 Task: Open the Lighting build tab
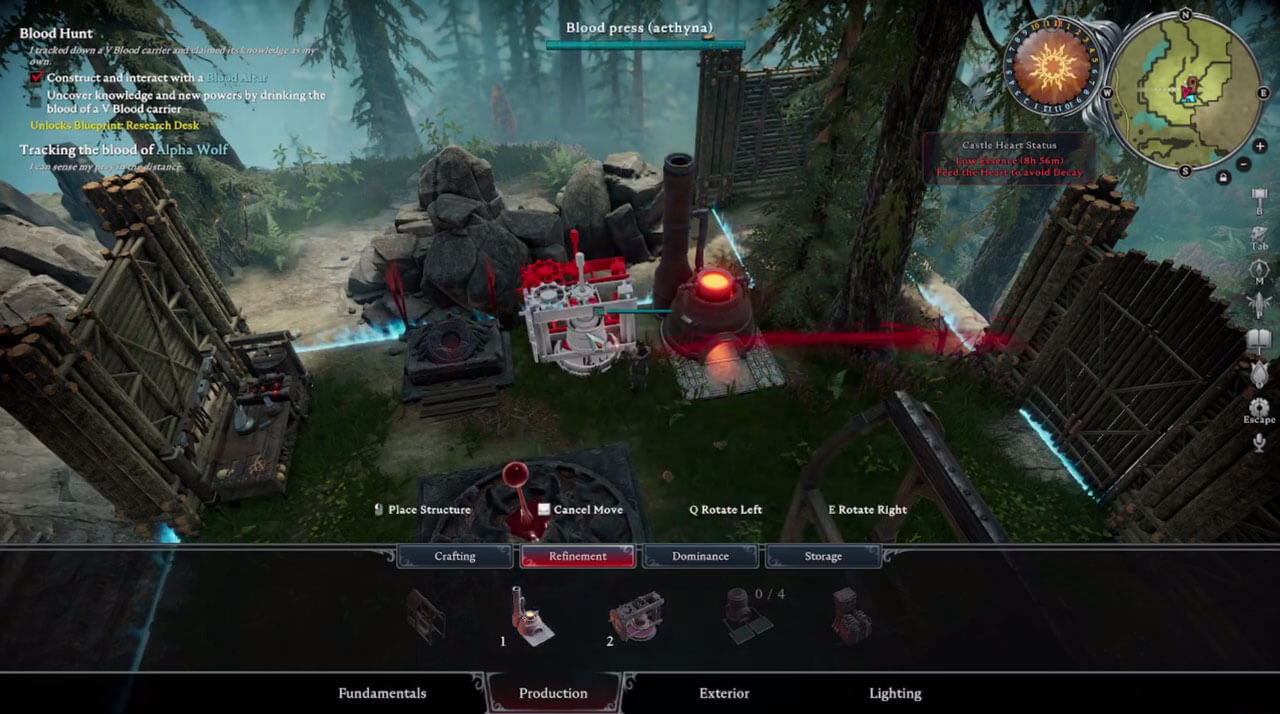895,693
